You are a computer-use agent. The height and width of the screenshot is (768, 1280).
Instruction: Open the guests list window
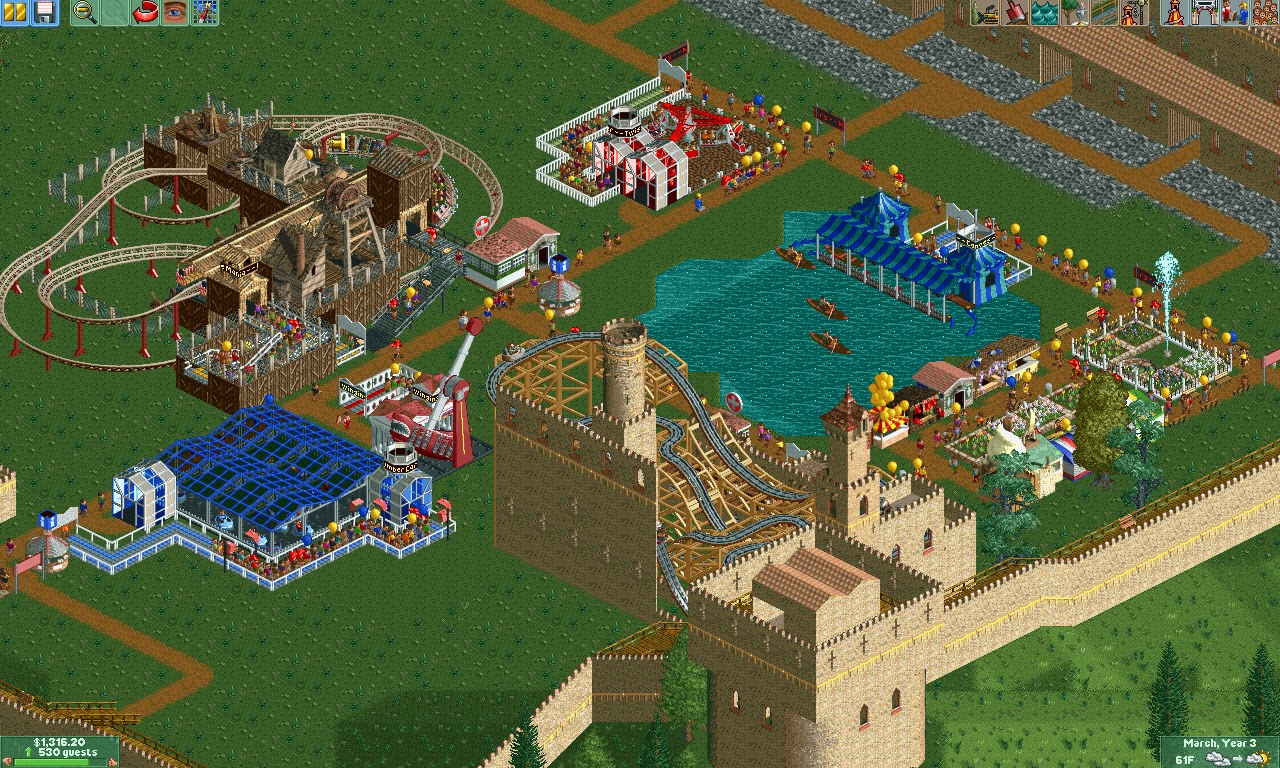(1262, 12)
